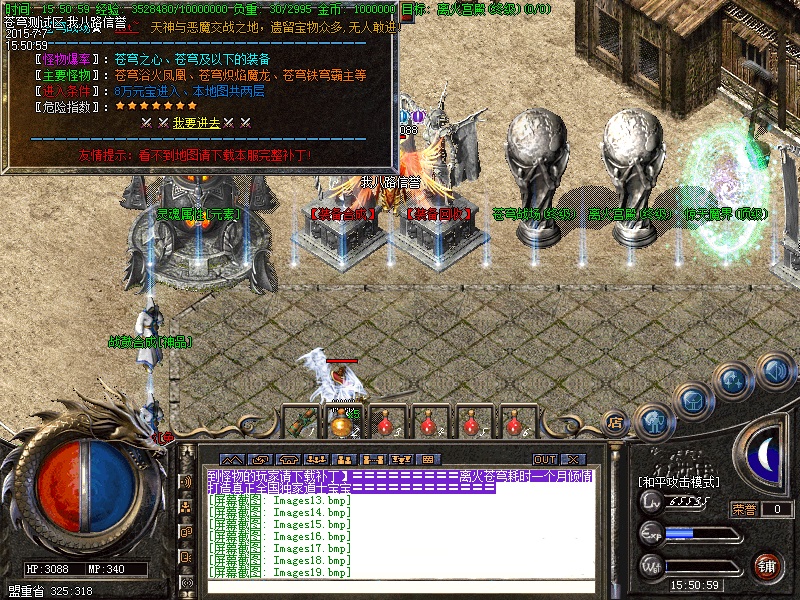Open the red 铺 stall button
This screenshot has height=600, width=800.
[x=768, y=565]
